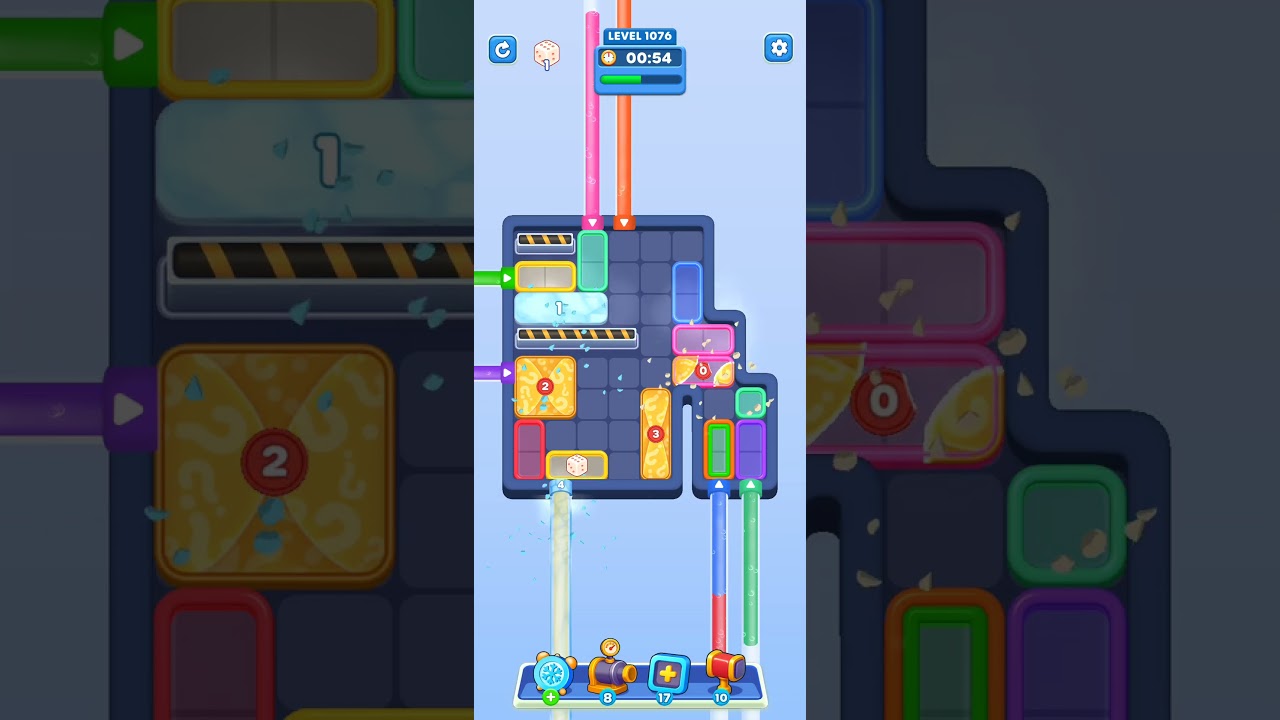Tap the pink block near the cheese
This screenshot has width=1280, height=720.
coord(703,339)
